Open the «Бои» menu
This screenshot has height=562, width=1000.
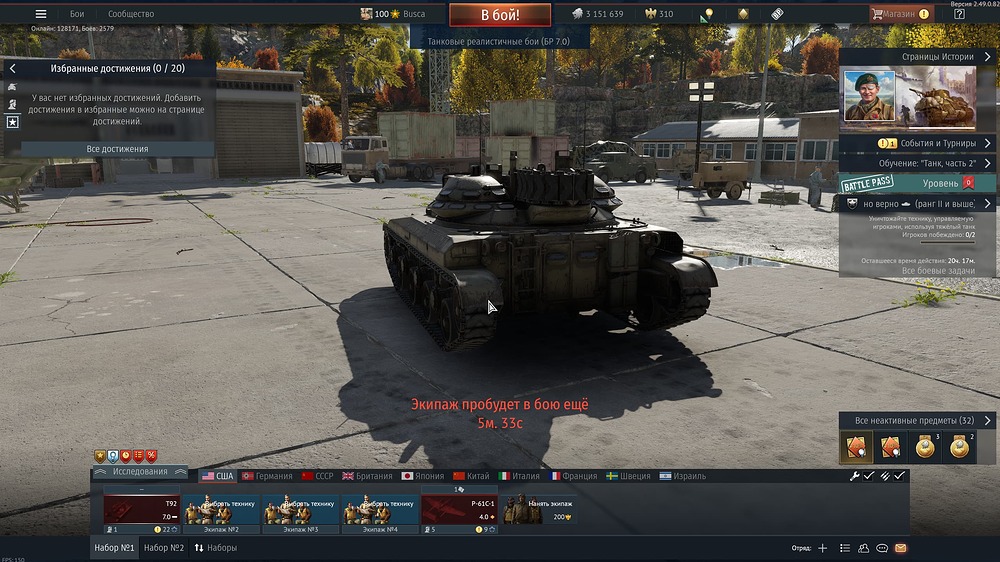pyautogui.click(x=77, y=14)
